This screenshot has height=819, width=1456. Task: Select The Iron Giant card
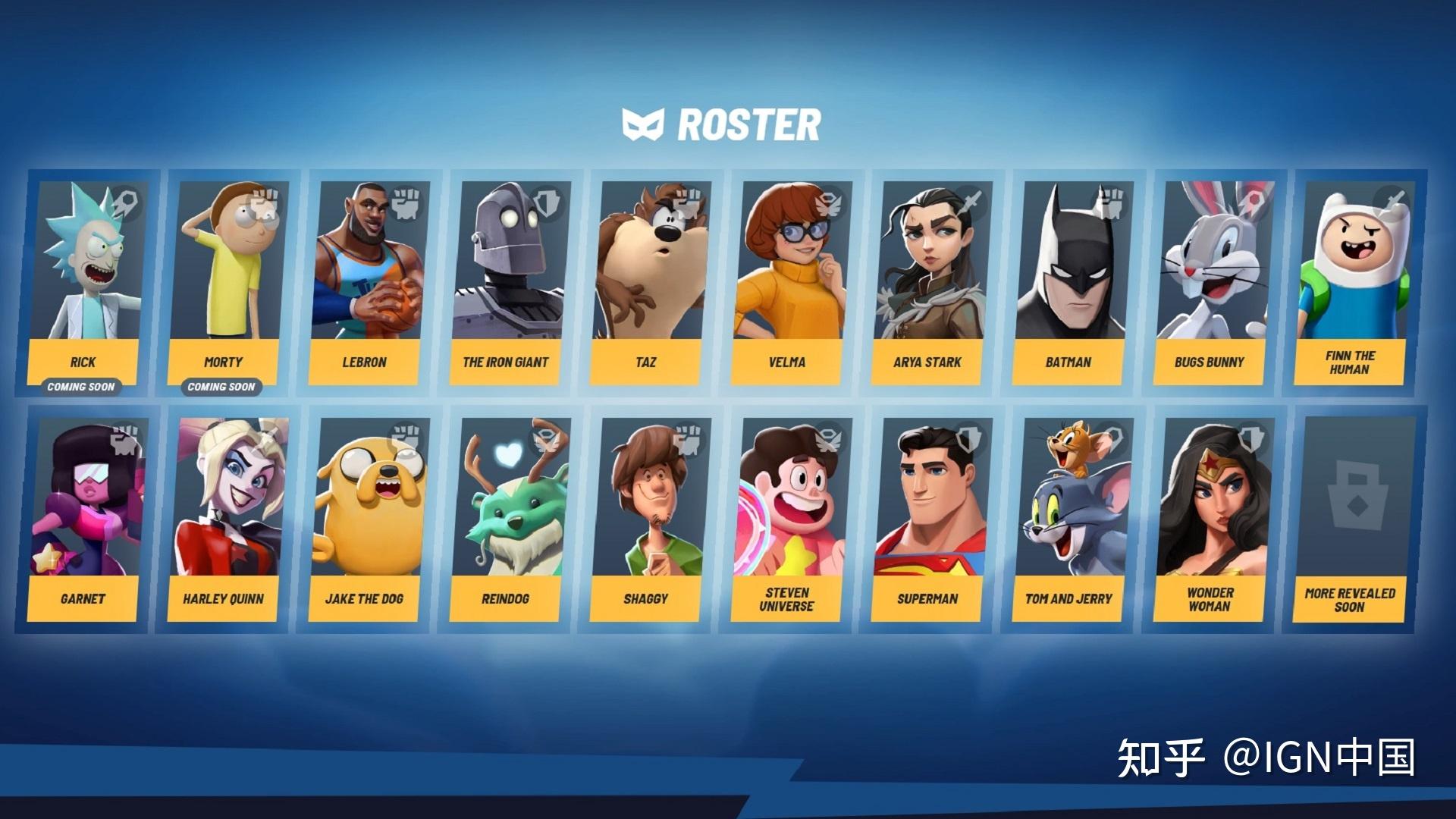click(507, 282)
